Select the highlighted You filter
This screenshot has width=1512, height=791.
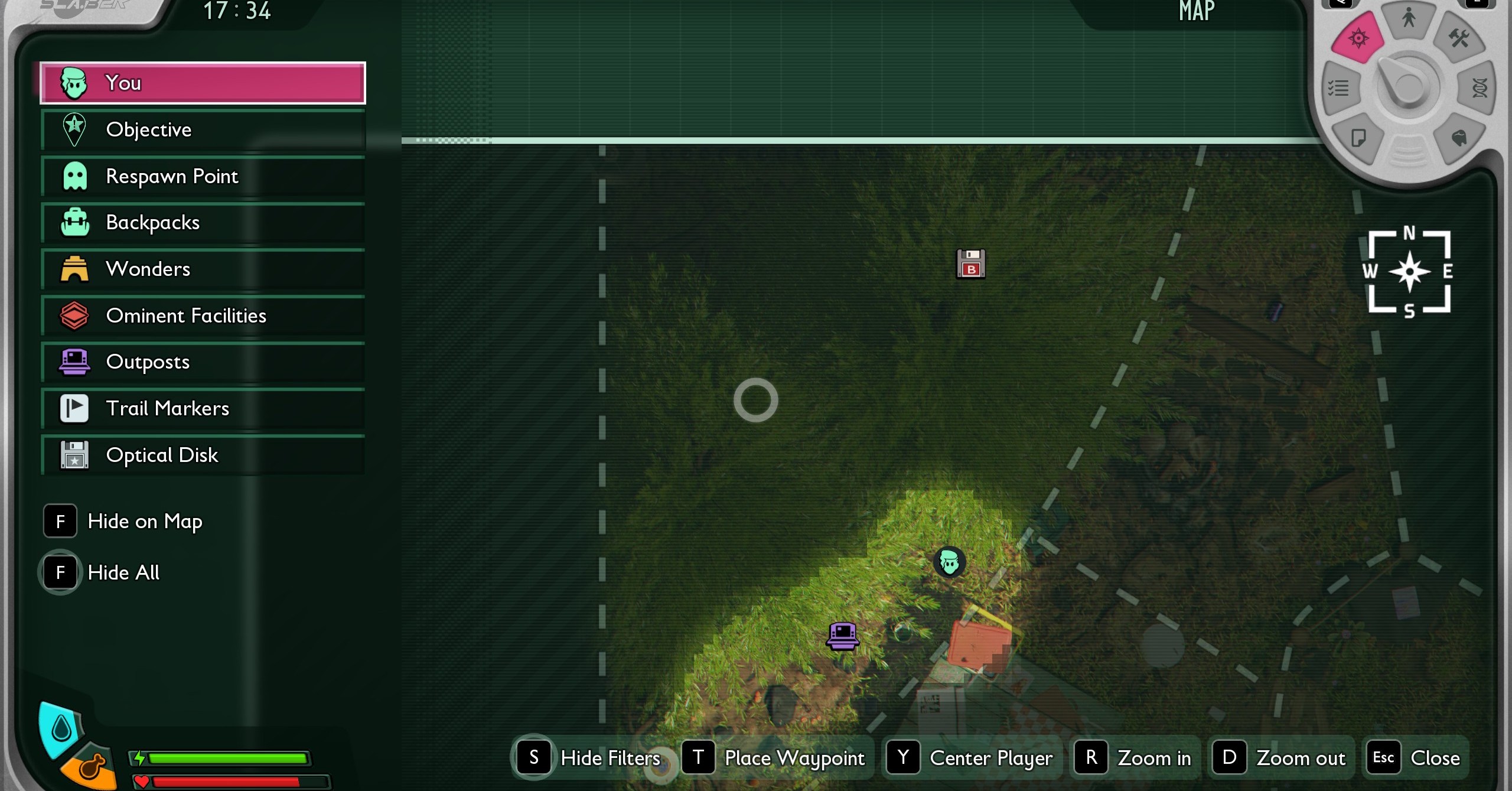[x=203, y=83]
